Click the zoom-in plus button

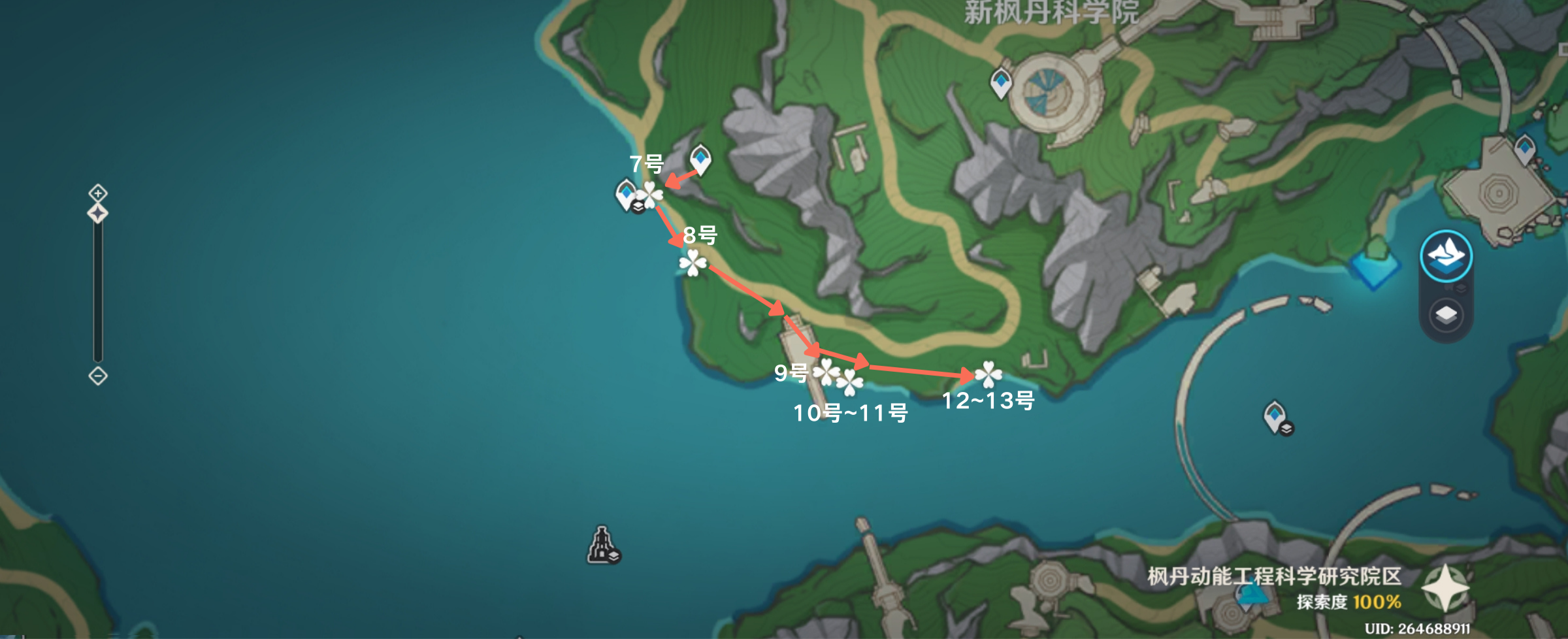pos(98,193)
